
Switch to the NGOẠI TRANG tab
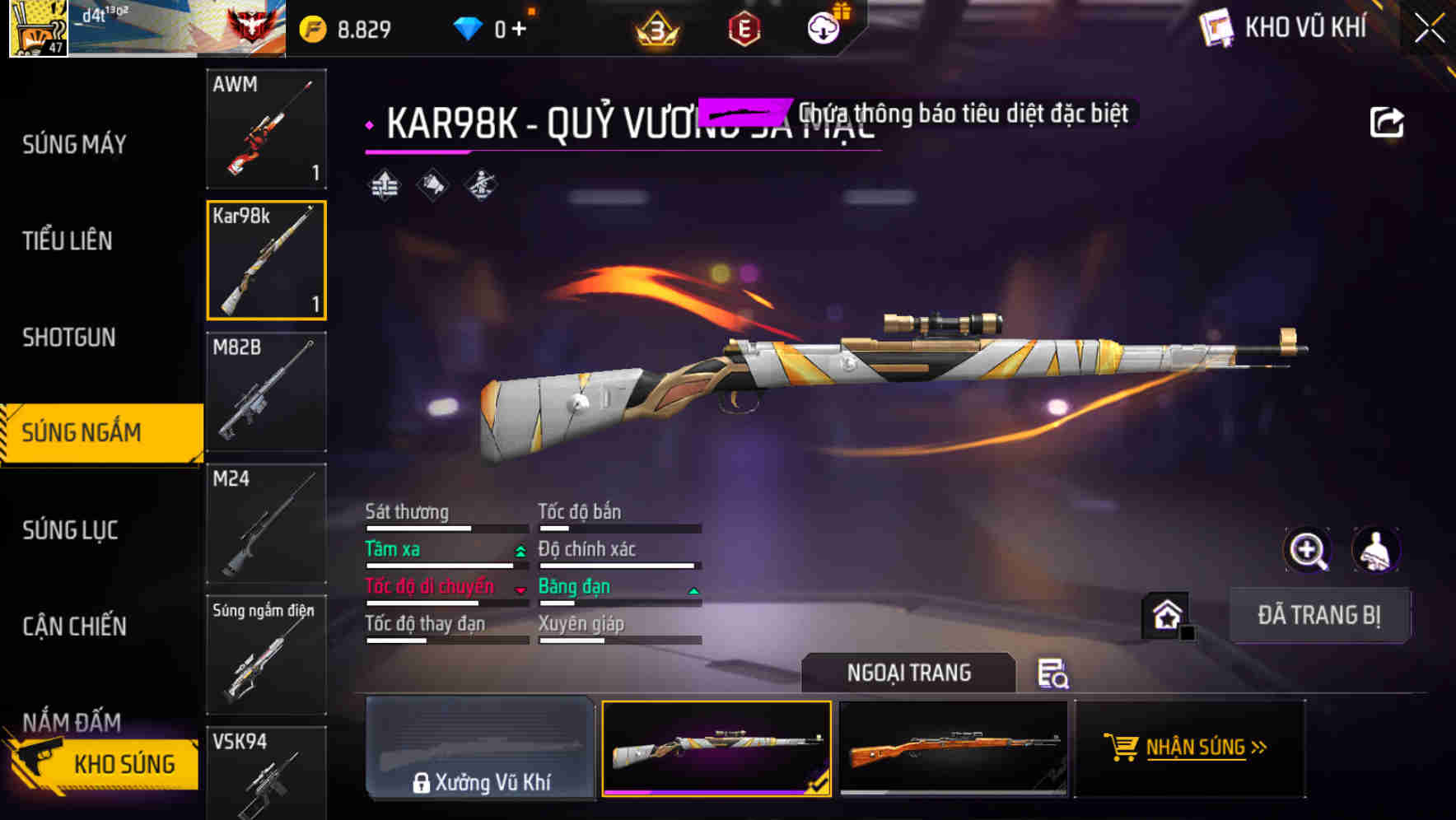pyautogui.click(x=909, y=673)
